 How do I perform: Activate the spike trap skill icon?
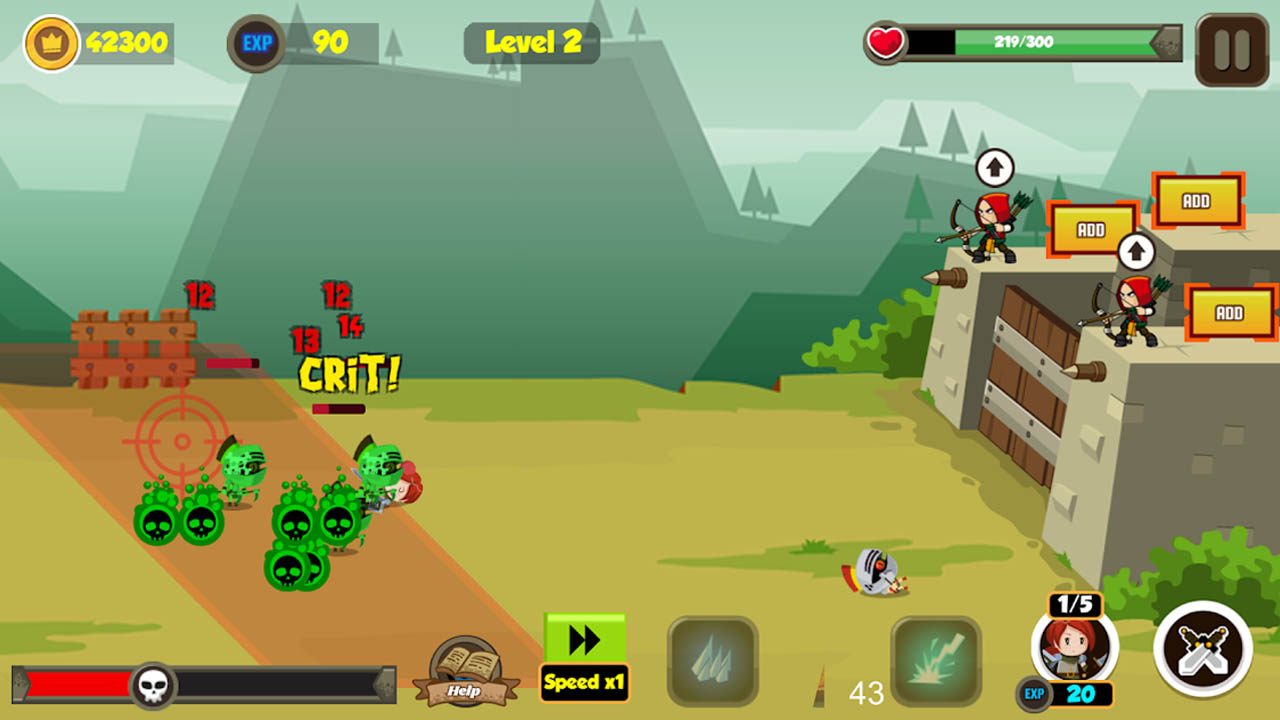711,661
